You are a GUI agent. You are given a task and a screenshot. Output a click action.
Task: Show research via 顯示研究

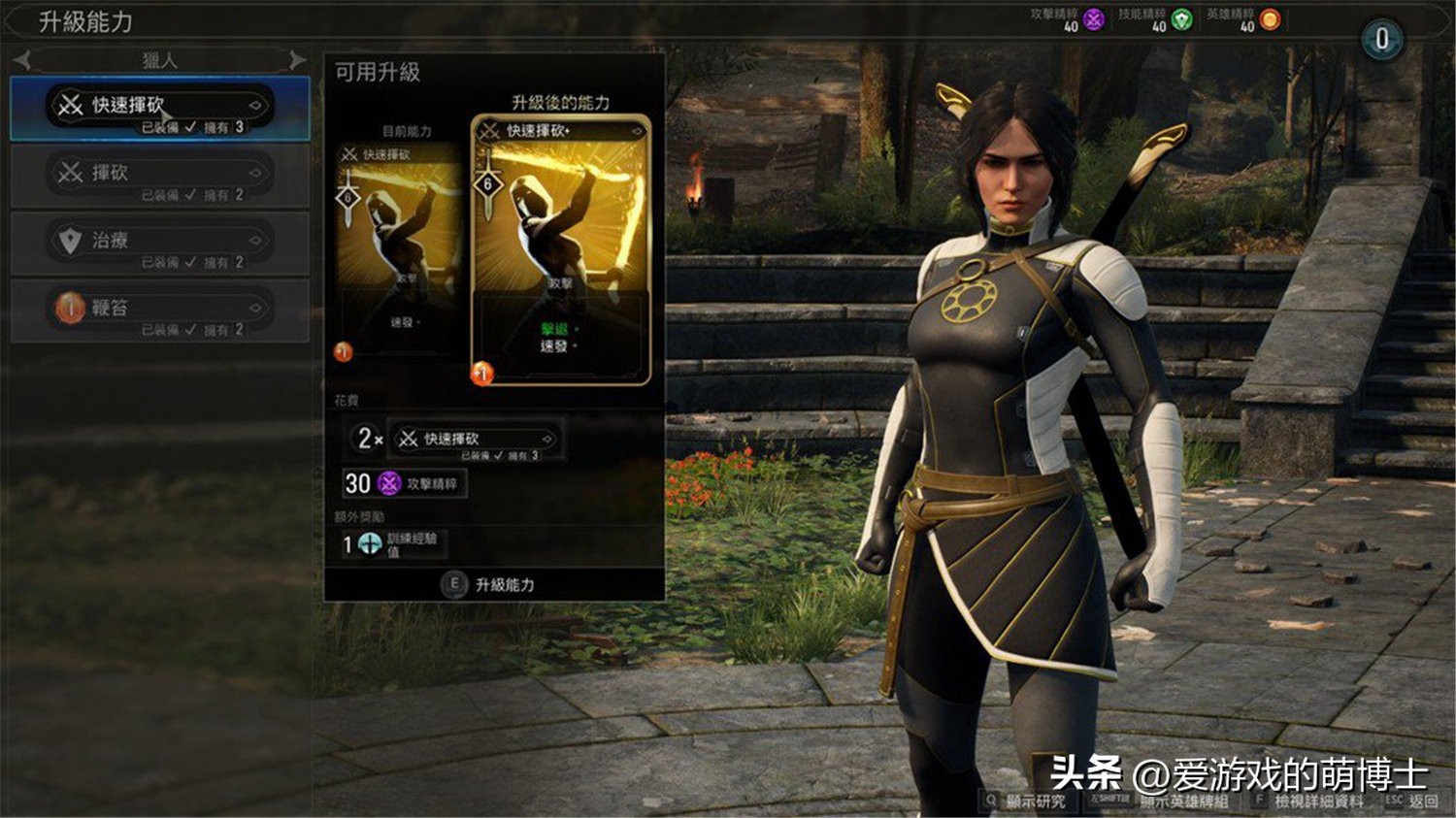click(1027, 801)
